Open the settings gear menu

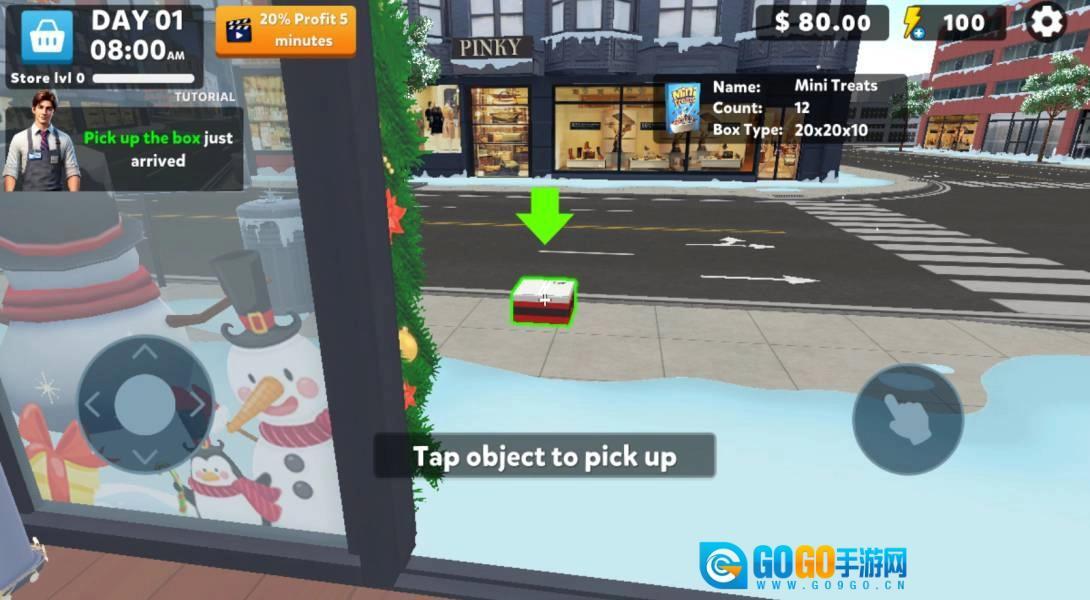click(x=1046, y=22)
